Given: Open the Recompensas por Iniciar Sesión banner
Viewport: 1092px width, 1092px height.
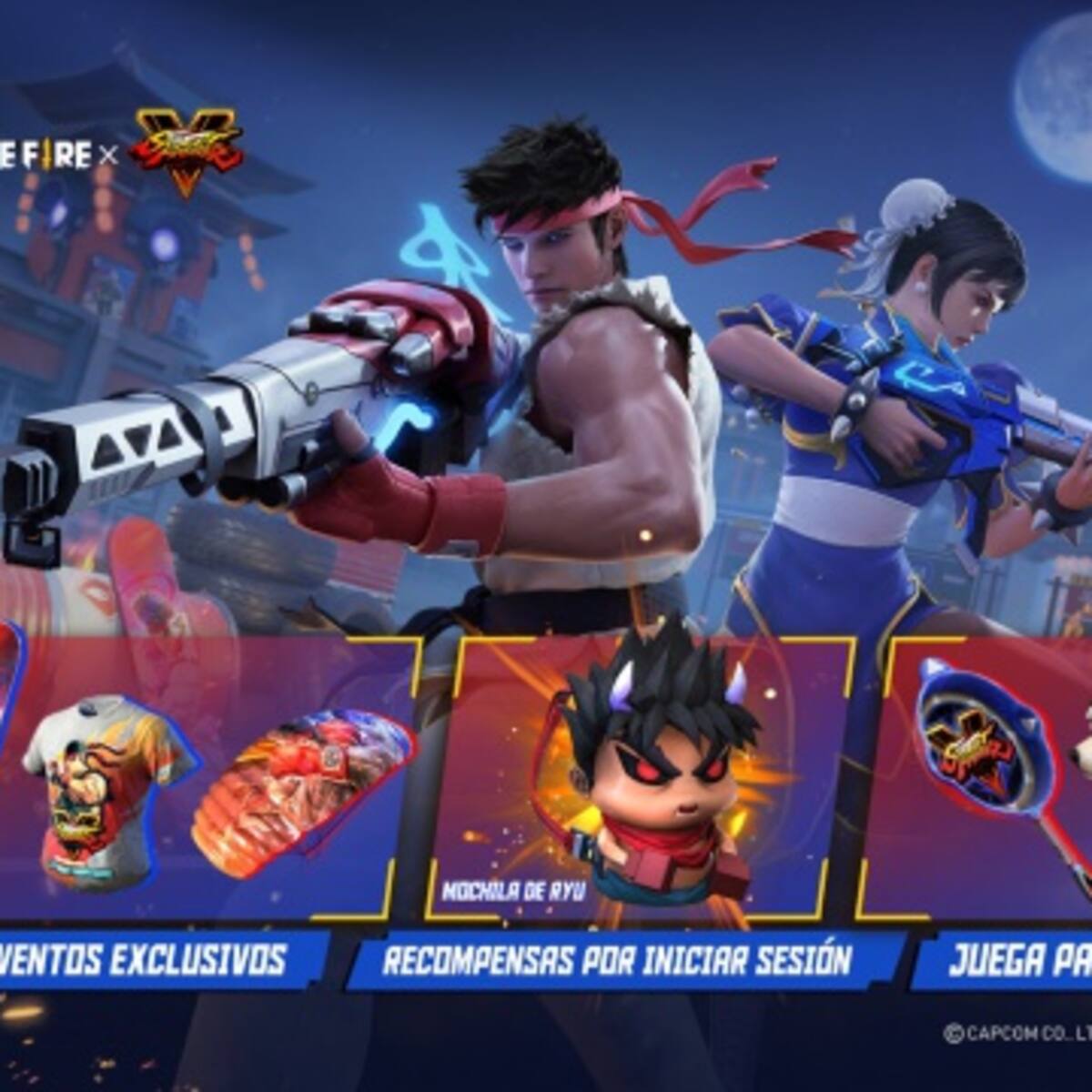Looking at the screenshot, I should click(x=619, y=960).
